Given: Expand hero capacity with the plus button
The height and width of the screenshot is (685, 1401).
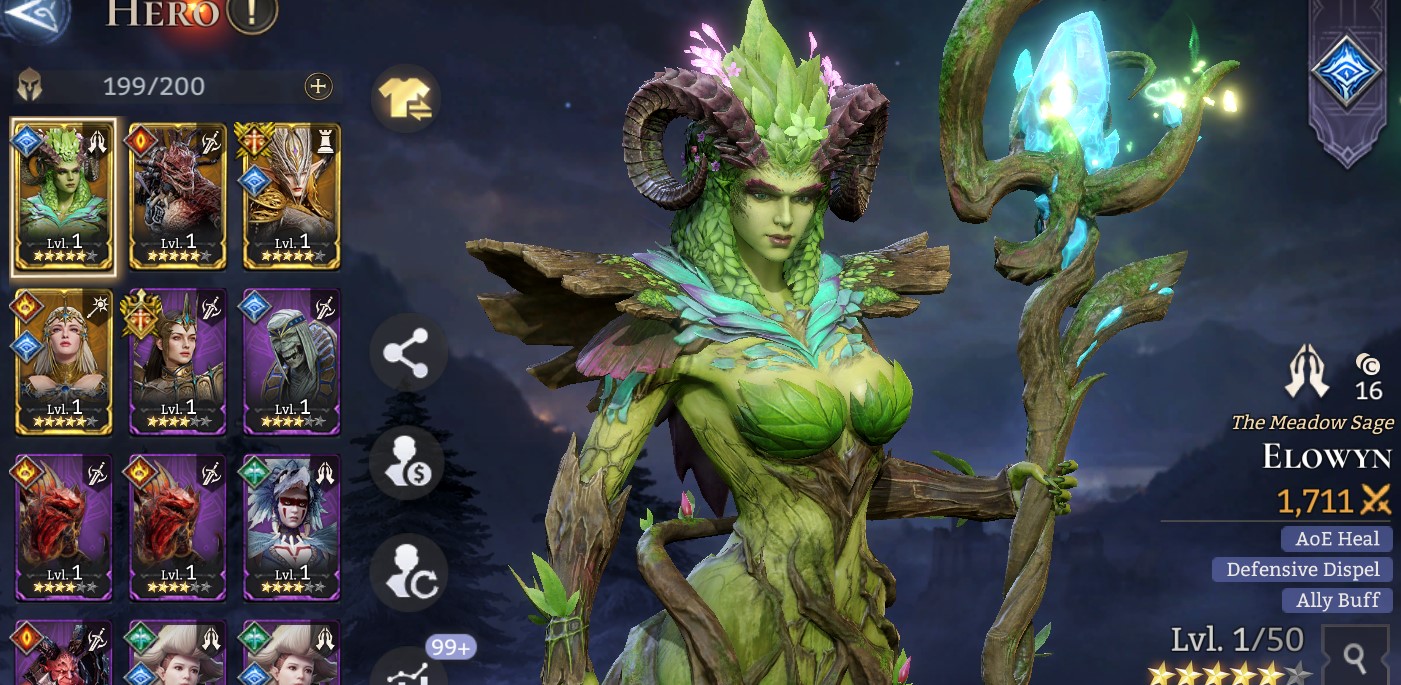Looking at the screenshot, I should pos(318,87).
